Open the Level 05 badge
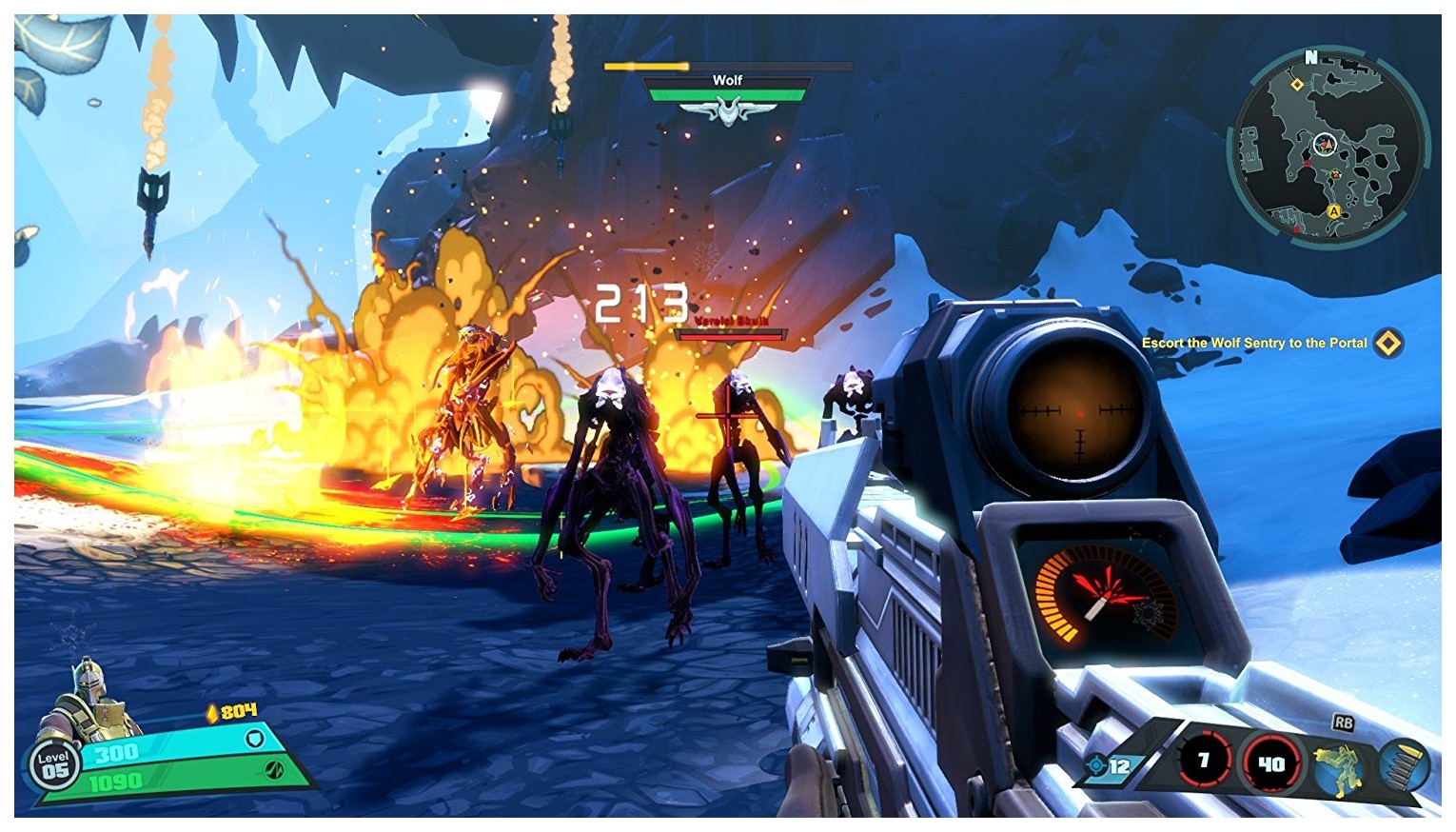The image size is (1456, 832). [53, 766]
